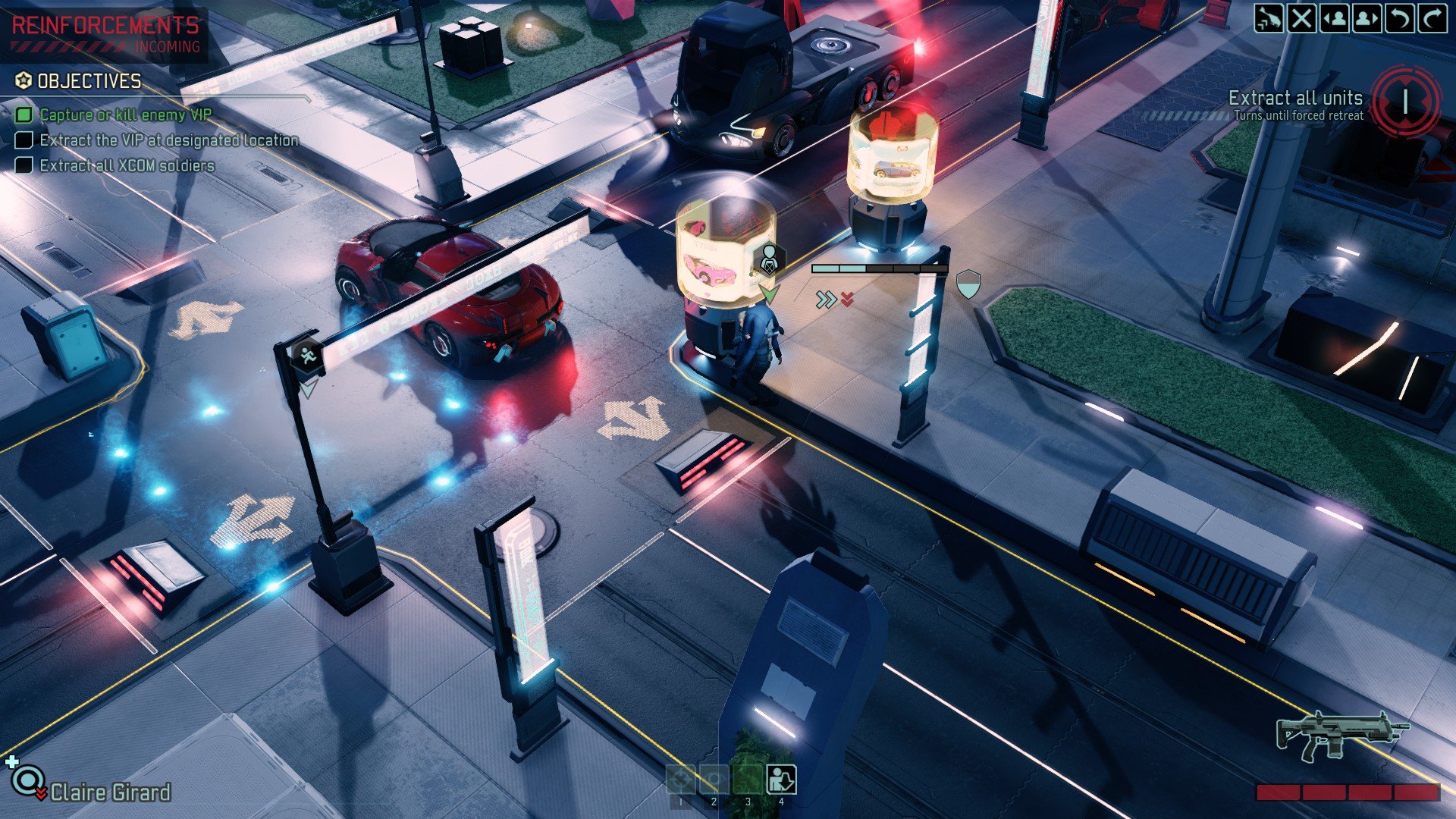1456x819 pixels.
Task: Select the next soldier
Action: 1367,17
